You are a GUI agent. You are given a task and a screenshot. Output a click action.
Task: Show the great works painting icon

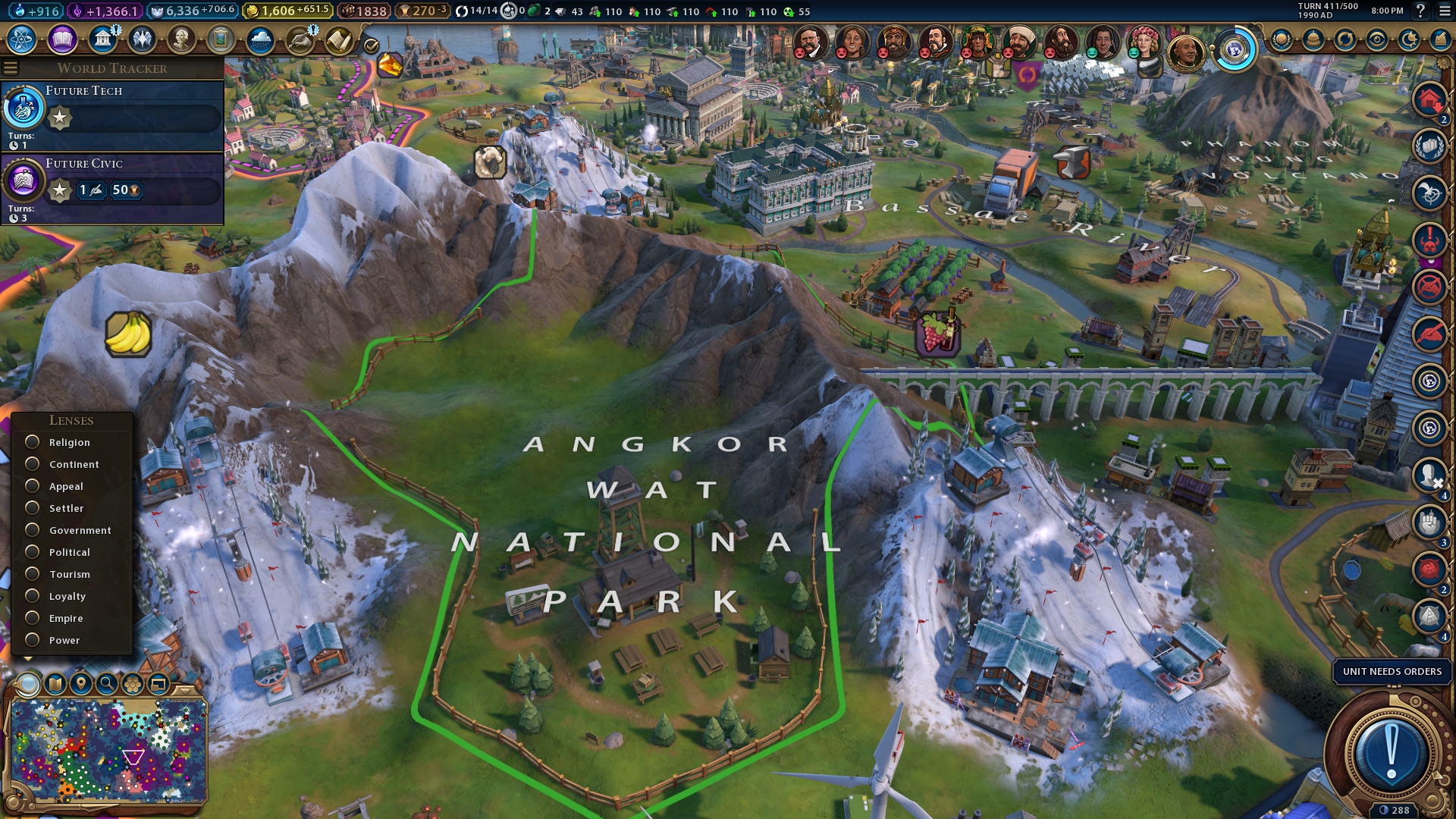(221, 39)
